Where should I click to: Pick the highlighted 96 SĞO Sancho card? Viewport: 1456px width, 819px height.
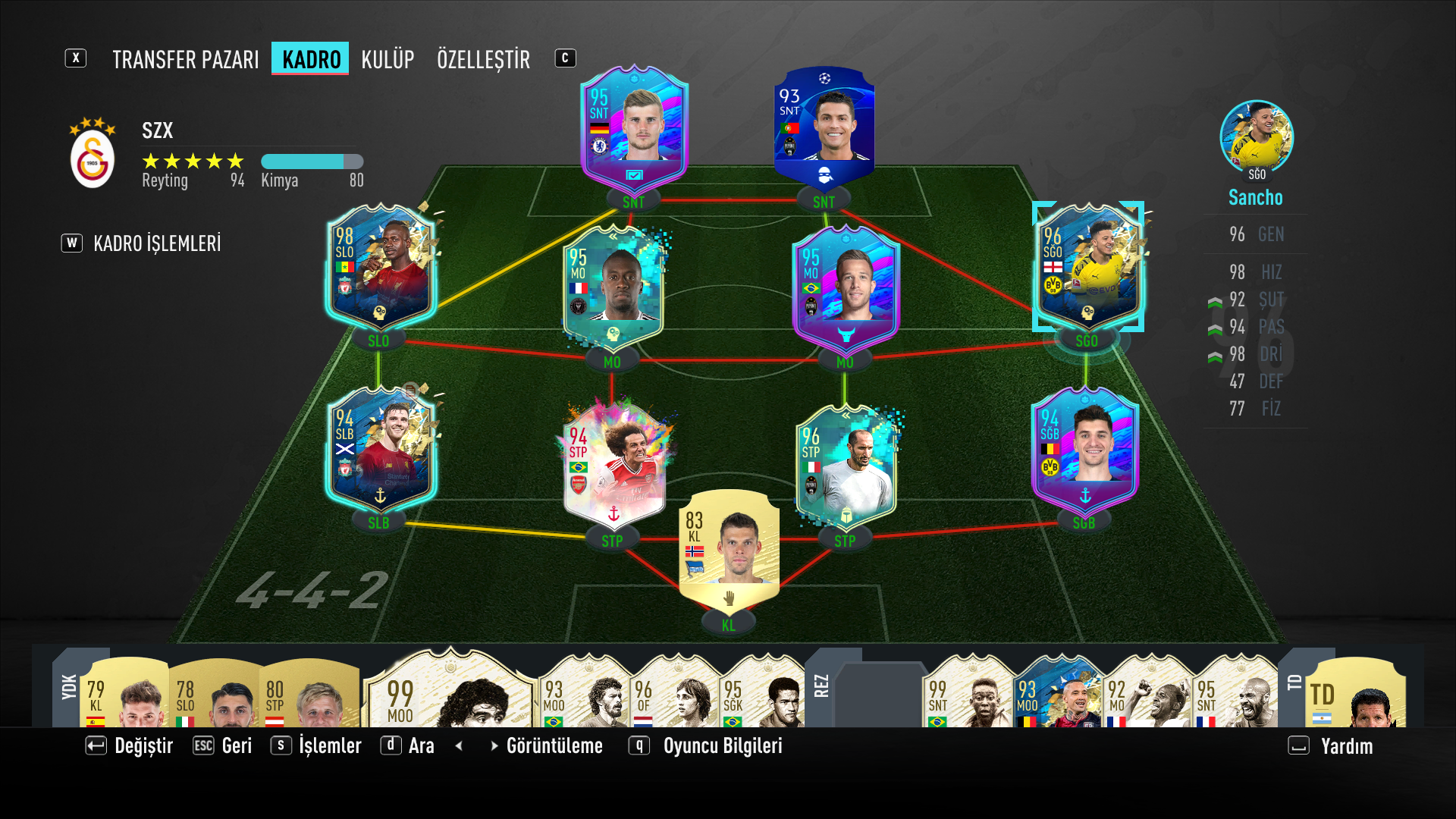pyautogui.click(x=1088, y=267)
